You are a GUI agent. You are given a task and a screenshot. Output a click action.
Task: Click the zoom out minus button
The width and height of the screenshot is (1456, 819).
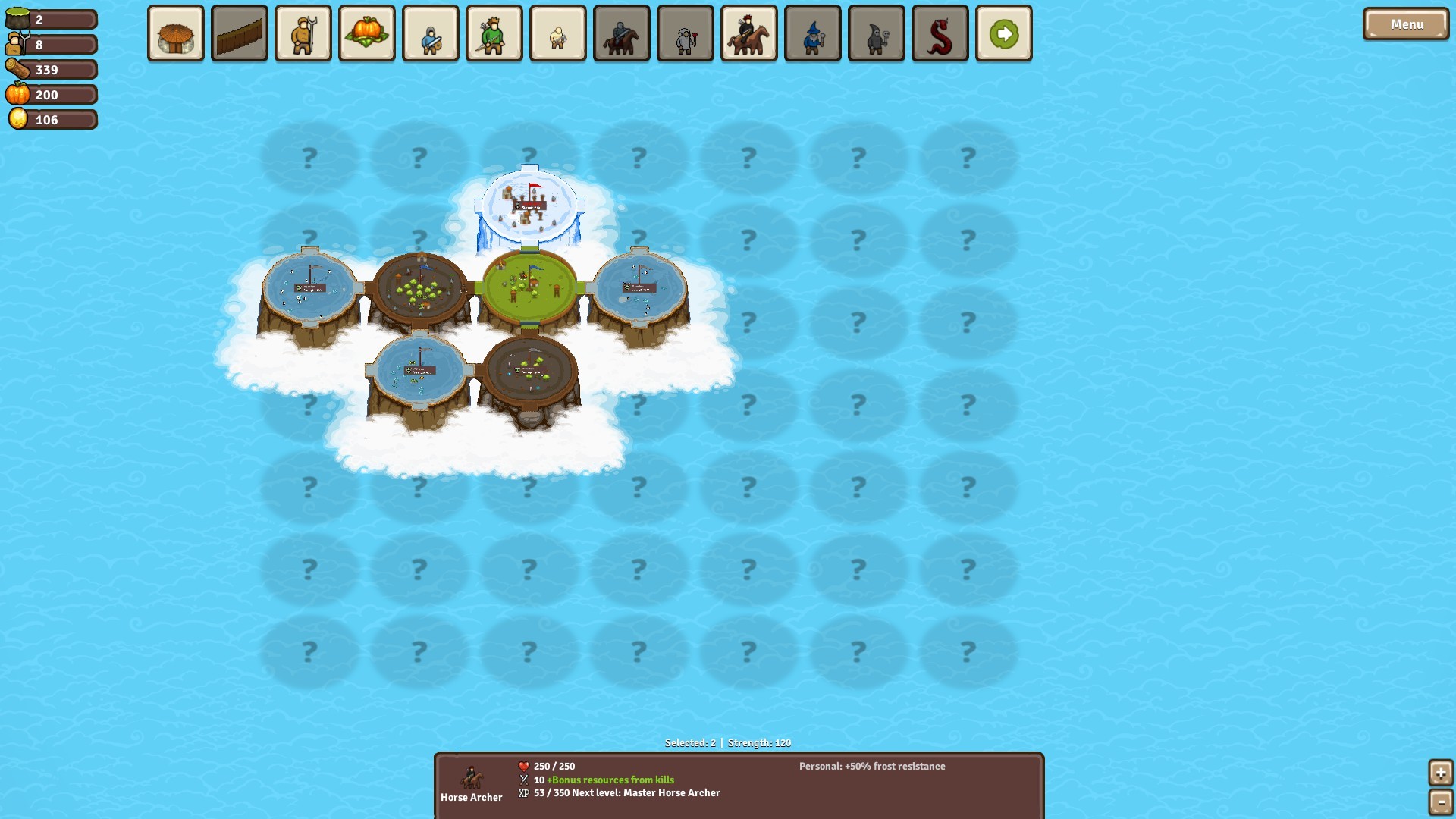[x=1442, y=802]
